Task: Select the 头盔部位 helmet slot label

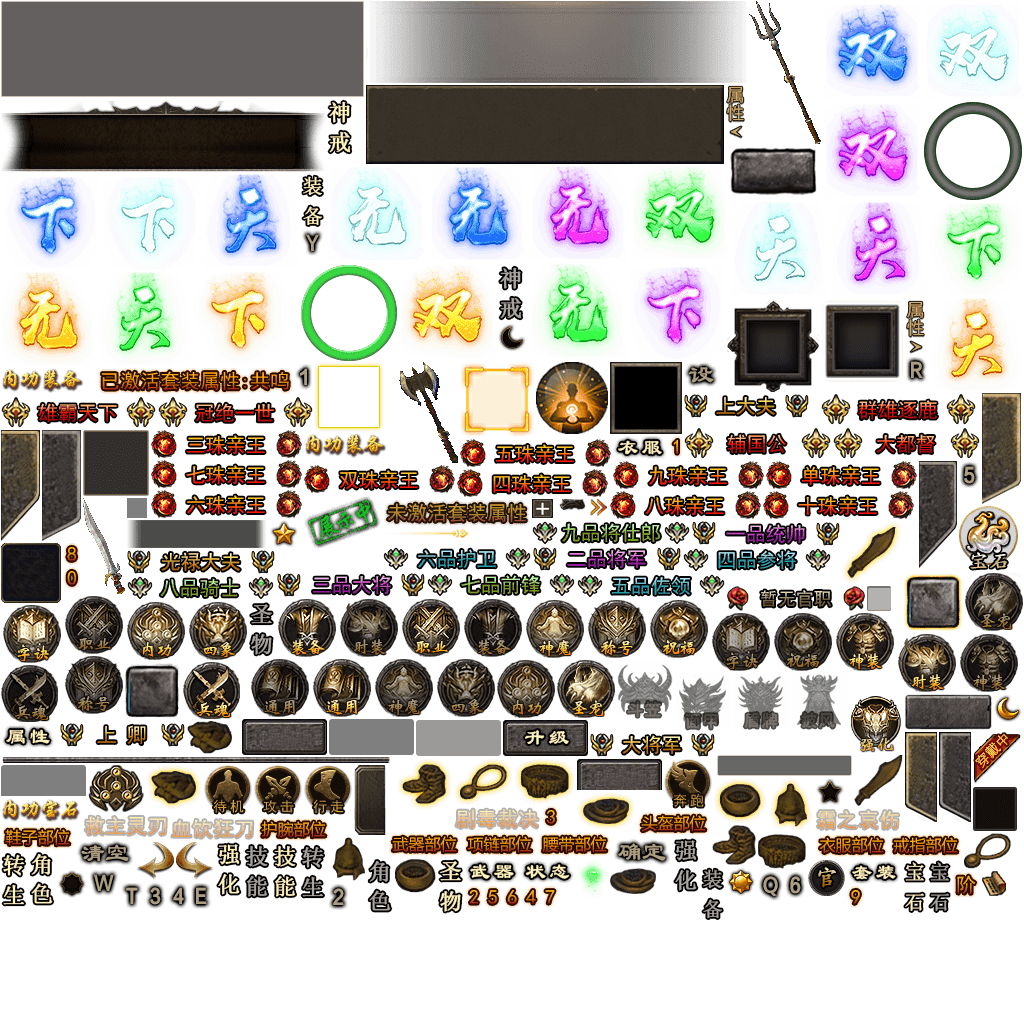Action: (x=674, y=824)
